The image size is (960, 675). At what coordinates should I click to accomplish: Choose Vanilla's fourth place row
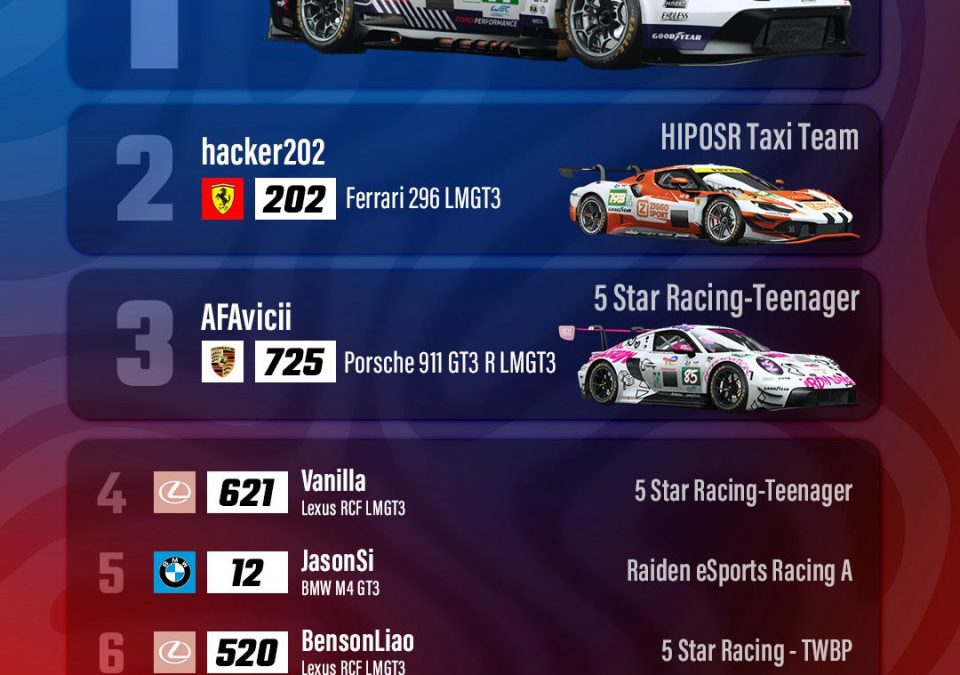click(474, 492)
